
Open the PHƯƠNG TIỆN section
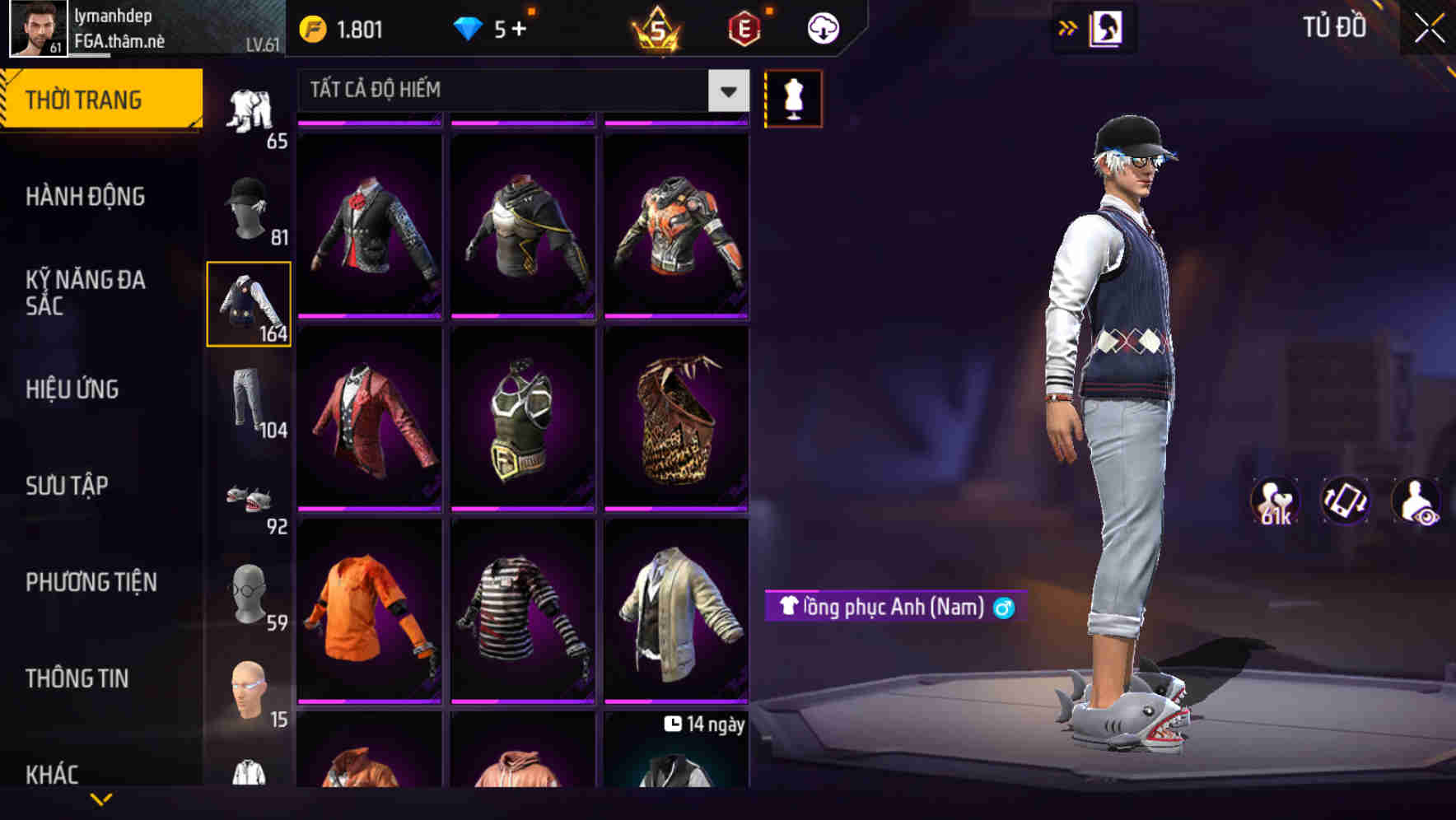(x=91, y=582)
